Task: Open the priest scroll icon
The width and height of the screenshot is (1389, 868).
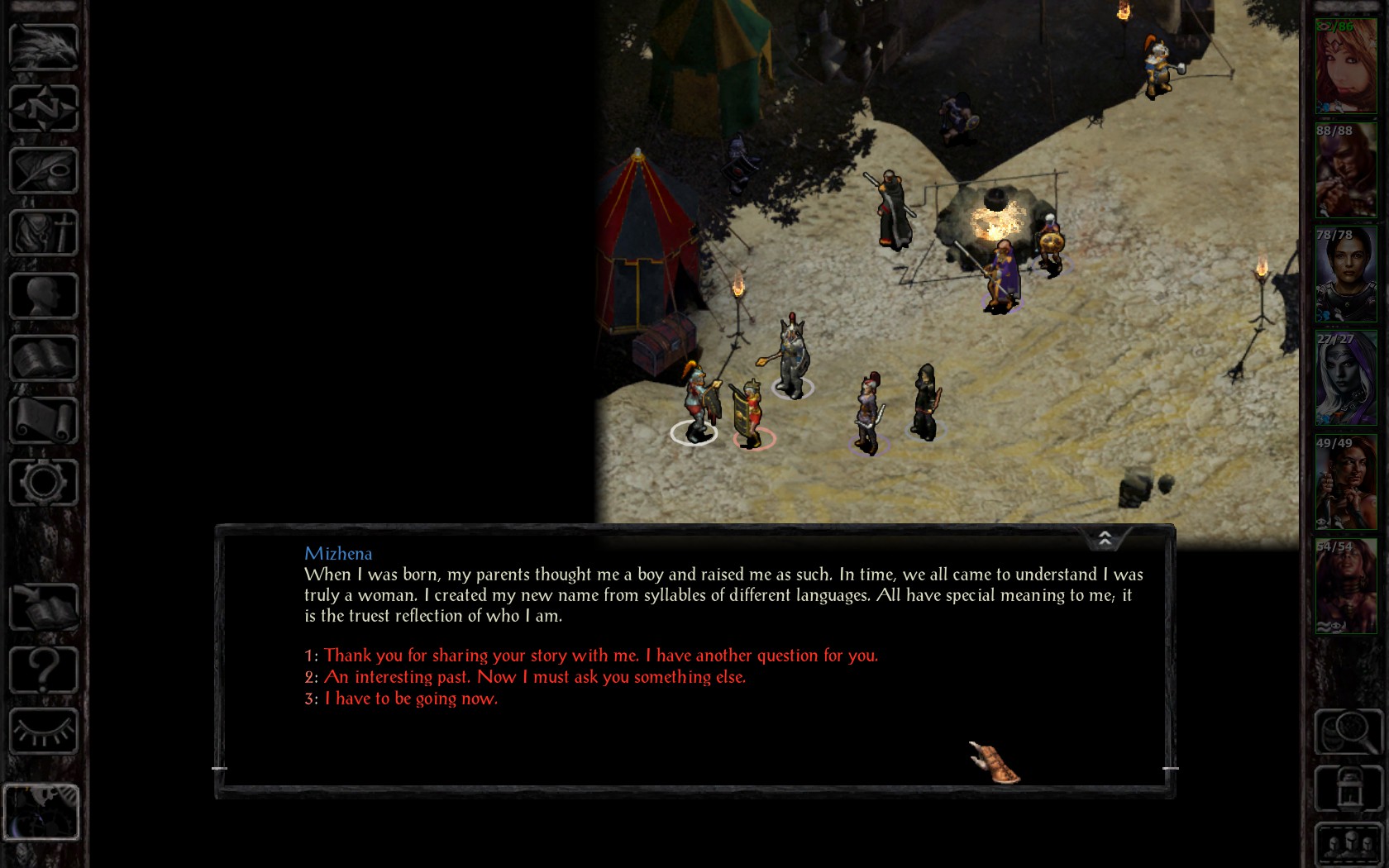Action: pyautogui.click(x=43, y=420)
